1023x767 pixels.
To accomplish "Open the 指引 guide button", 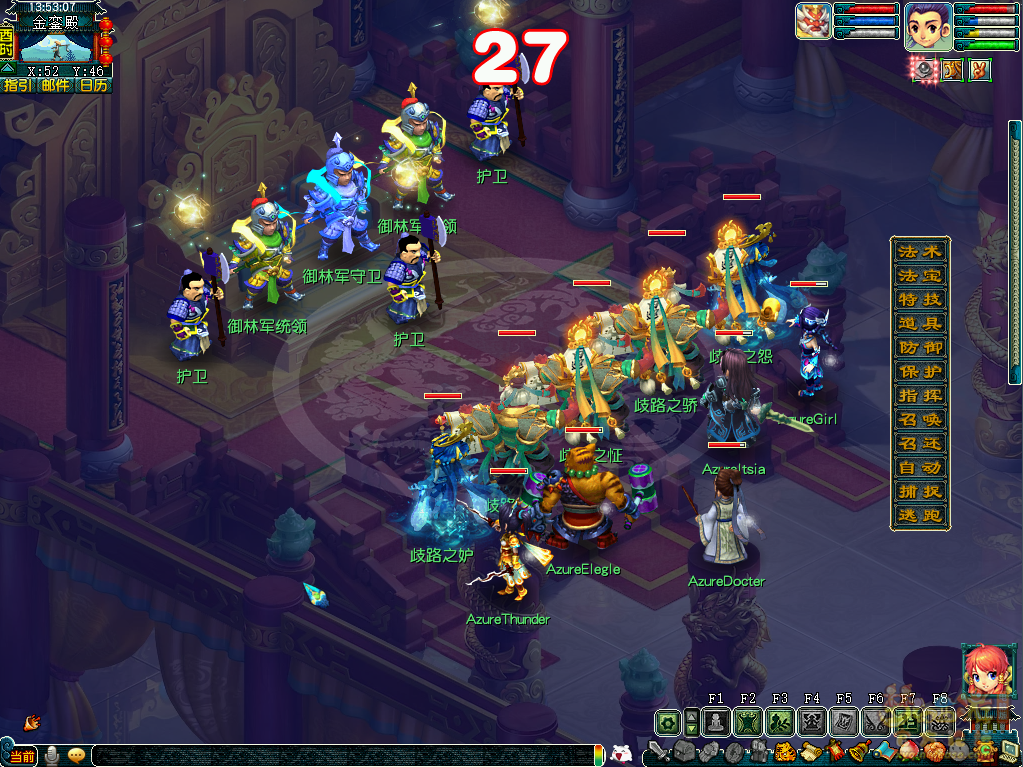I will coord(17,86).
